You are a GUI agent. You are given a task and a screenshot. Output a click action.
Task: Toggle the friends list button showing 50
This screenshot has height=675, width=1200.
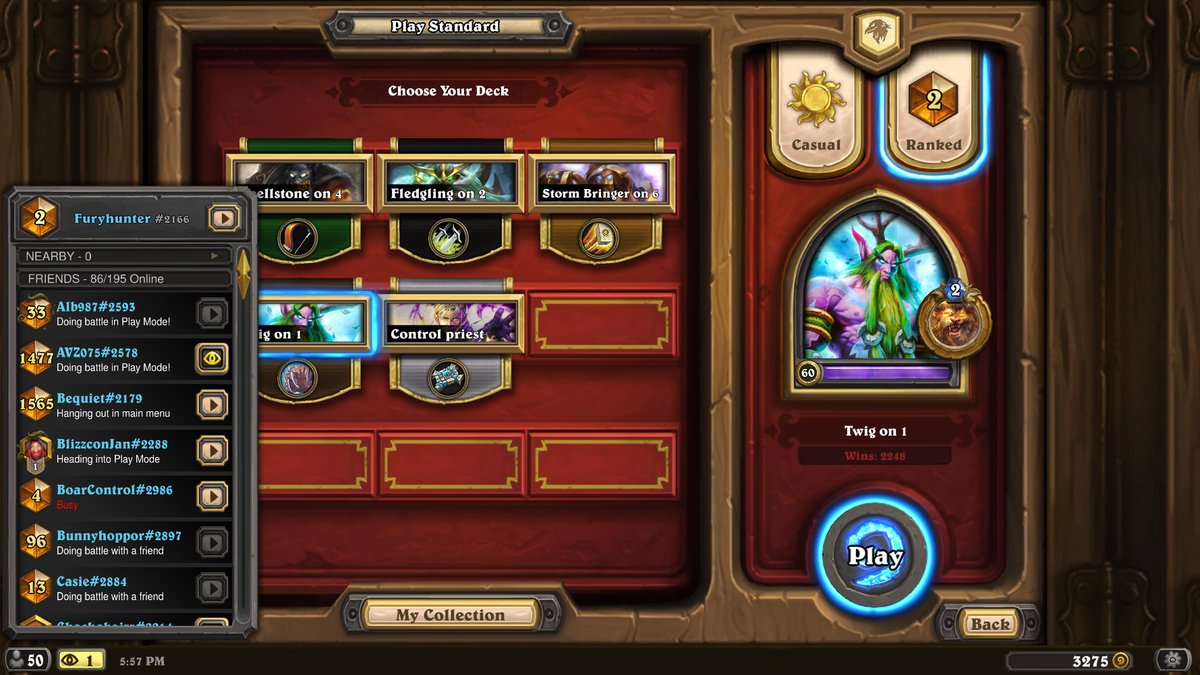coord(26,660)
